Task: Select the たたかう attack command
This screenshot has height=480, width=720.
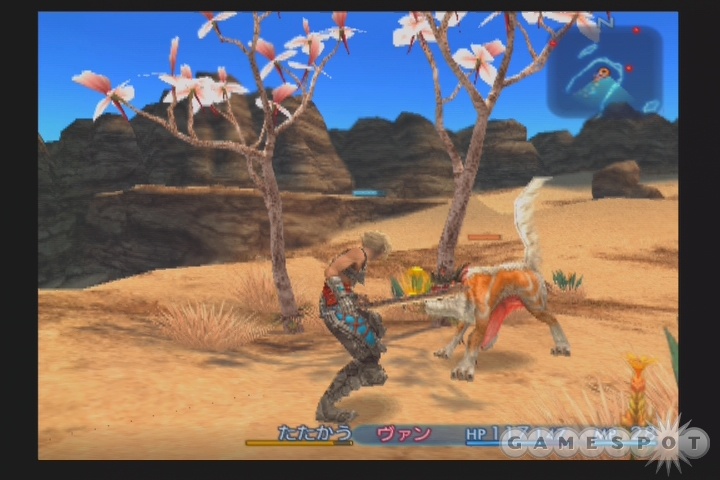Action: pyautogui.click(x=312, y=434)
